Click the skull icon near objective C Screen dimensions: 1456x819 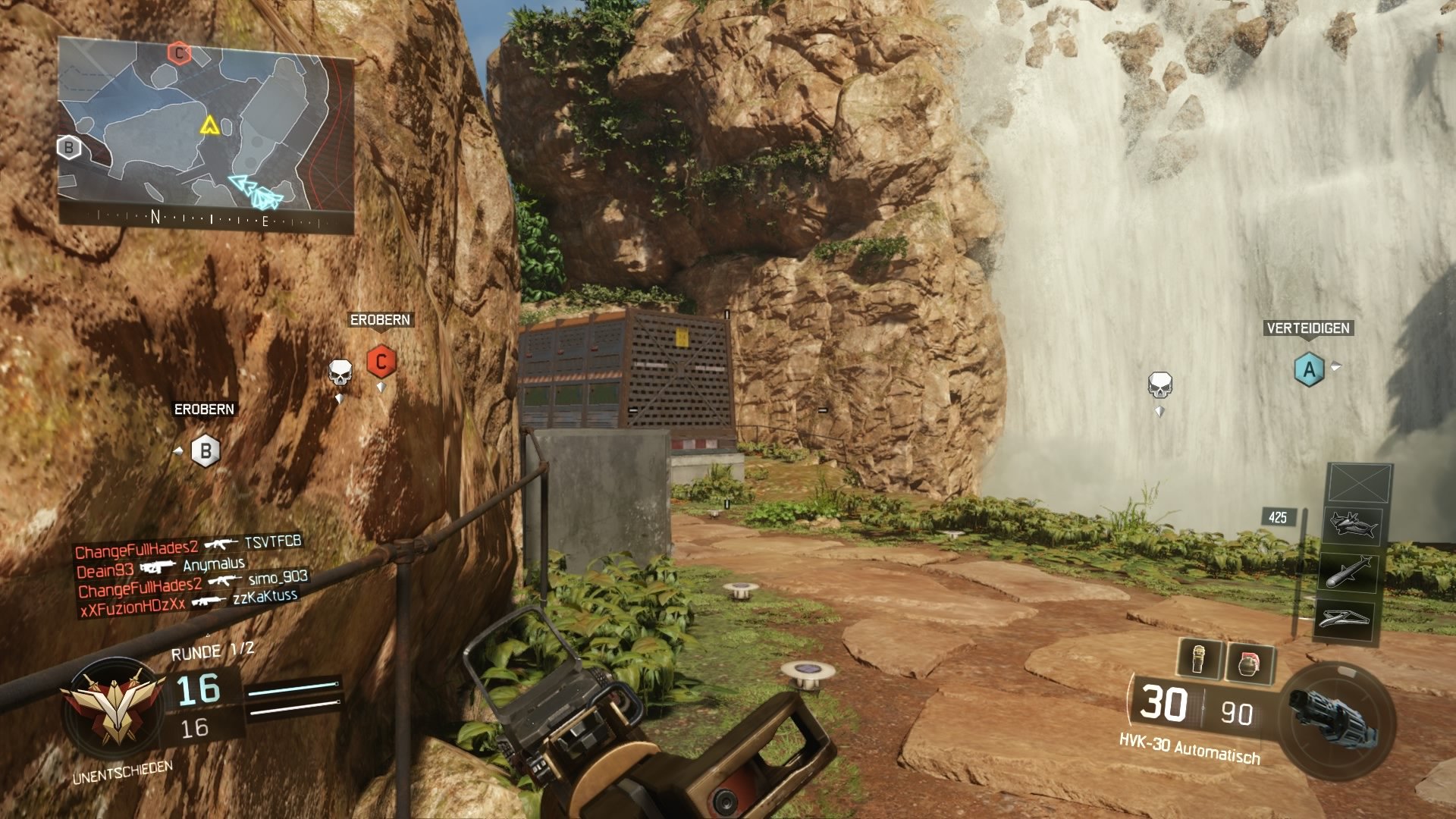pyautogui.click(x=341, y=372)
